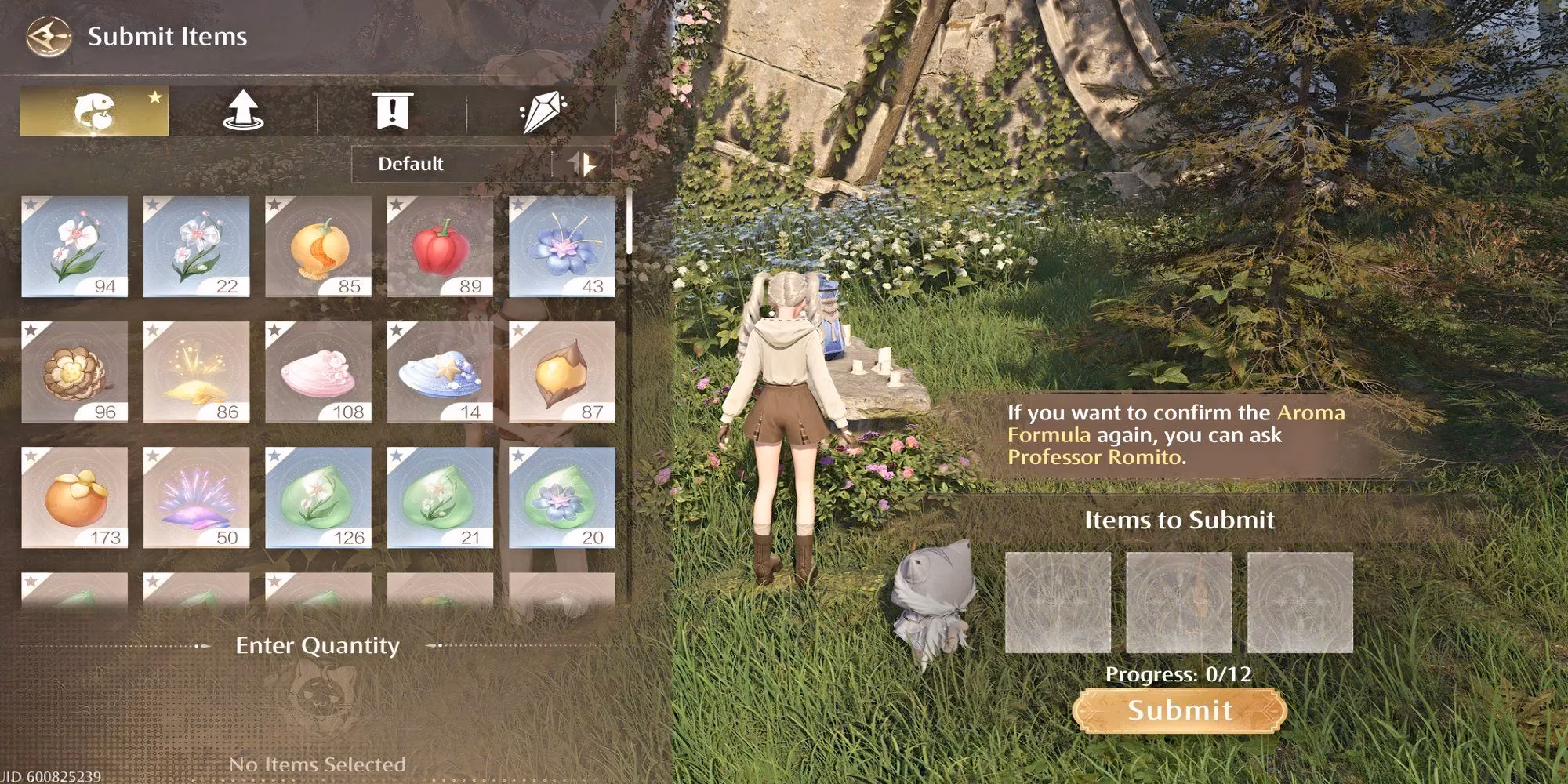Select the golden sparkle item with 86
The image size is (1568, 784).
coord(196,372)
